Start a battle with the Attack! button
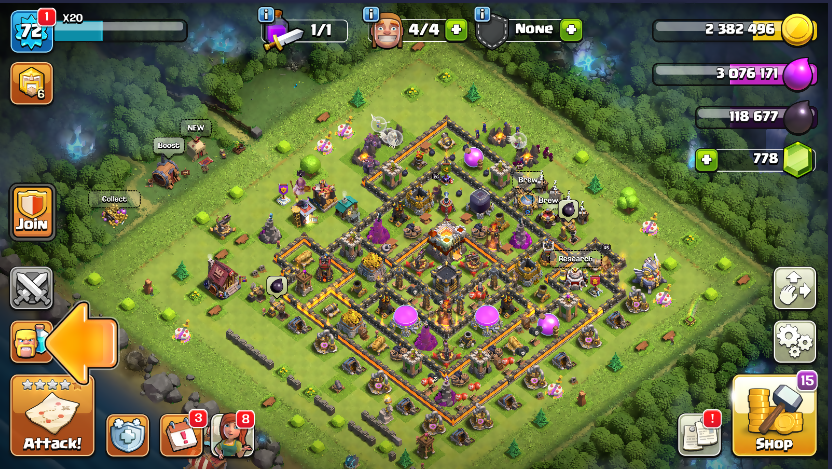This screenshot has height=469, width=832. pyautogui.click(x=52, y=416)
